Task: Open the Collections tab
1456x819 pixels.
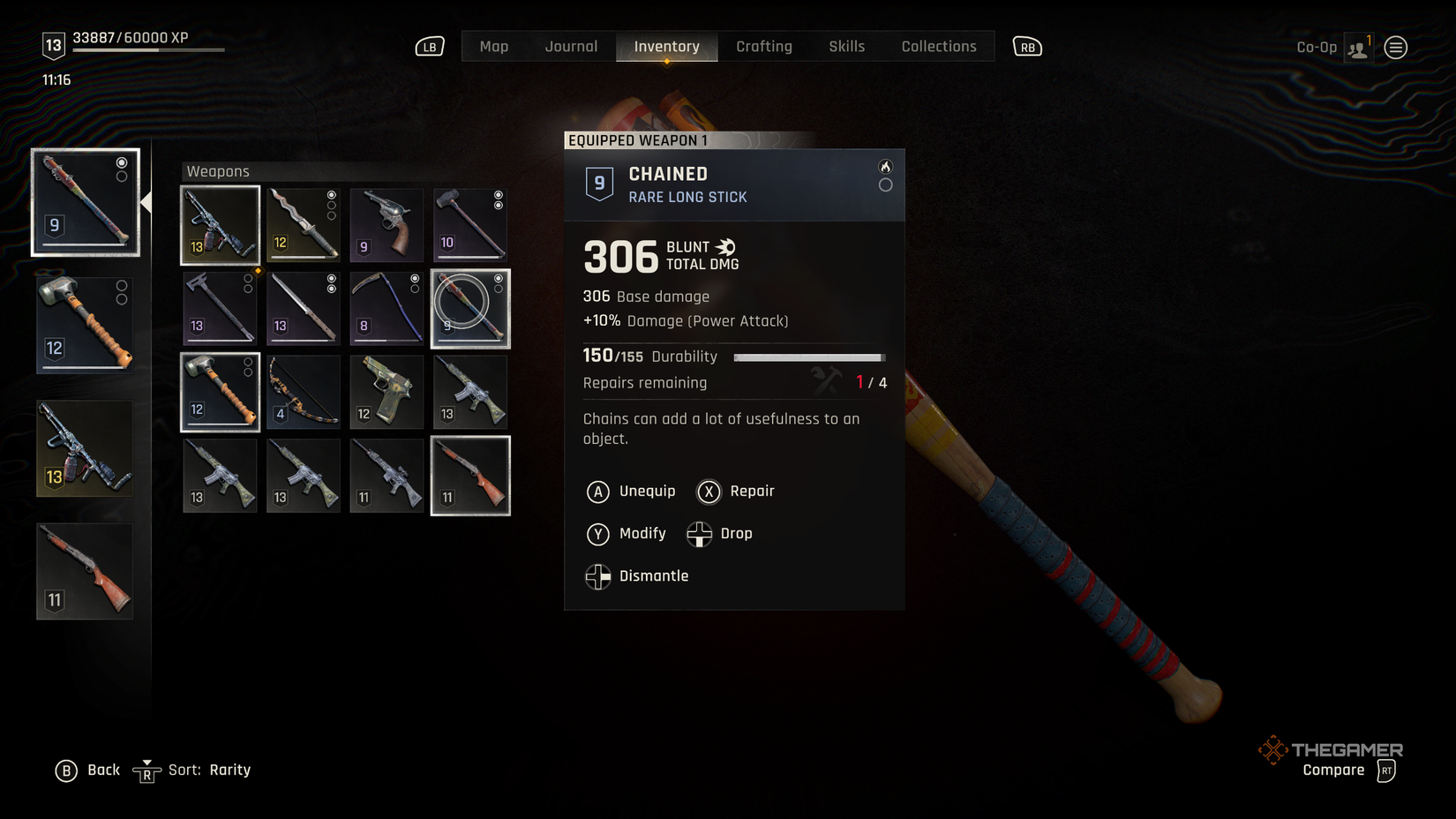Action: 938,46
